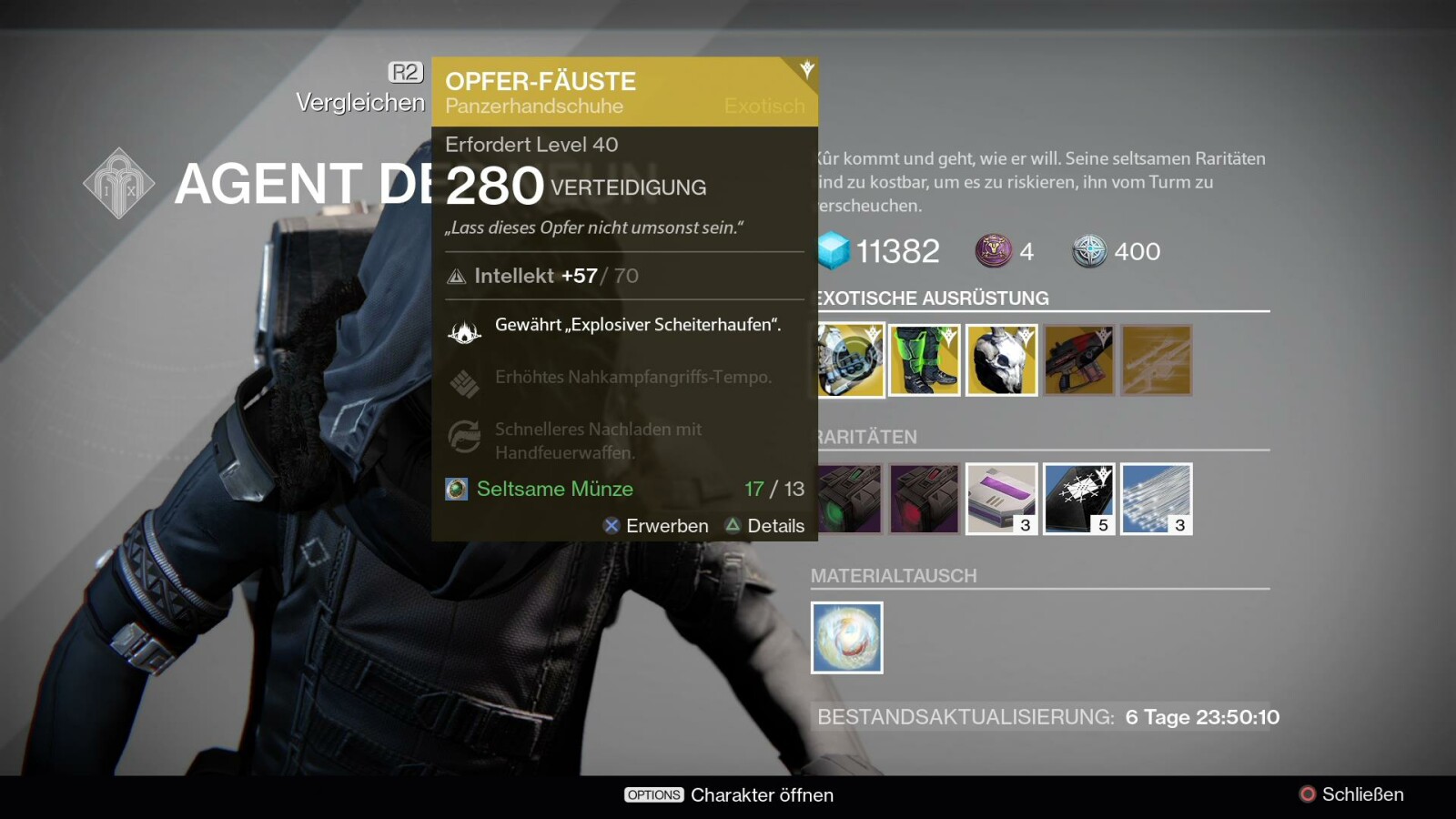Open the glowing orb material exchange item
The image size is (1456, 819).
coord(847,638)
